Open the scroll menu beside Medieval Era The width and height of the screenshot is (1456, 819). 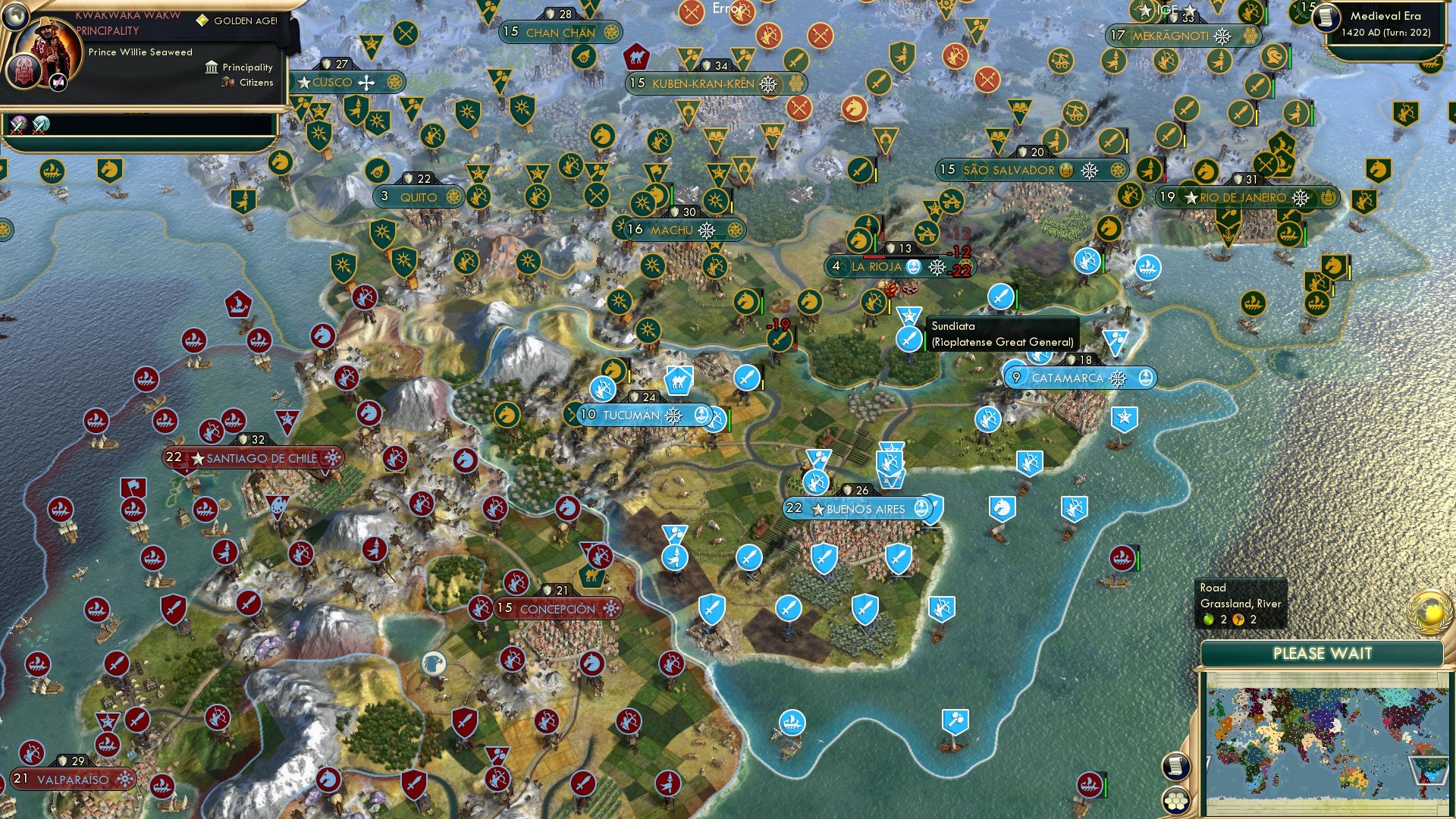click(1327, 17)
